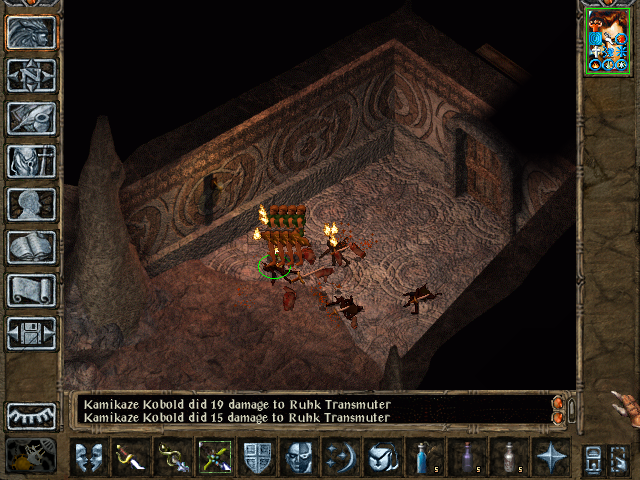
Task: Click the Return to Game button
Action: [x=31, y=32]
